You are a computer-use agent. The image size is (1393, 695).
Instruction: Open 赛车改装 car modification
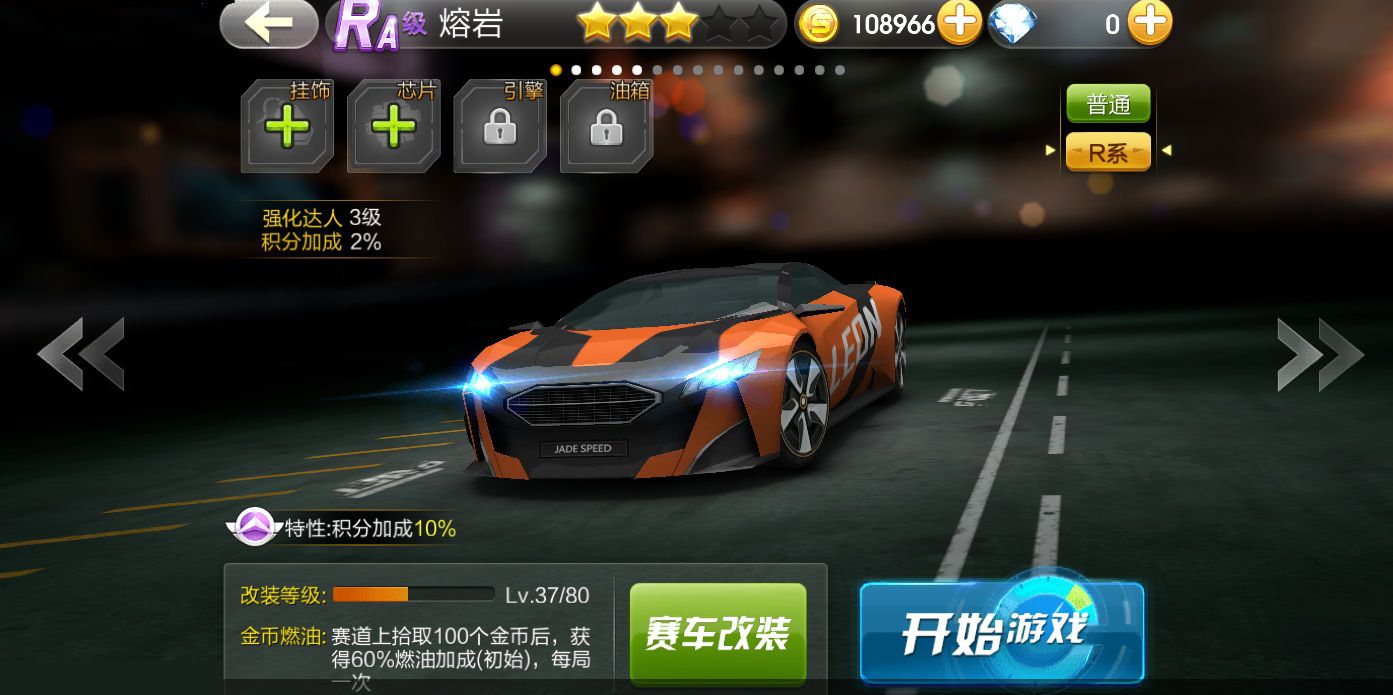718,633
